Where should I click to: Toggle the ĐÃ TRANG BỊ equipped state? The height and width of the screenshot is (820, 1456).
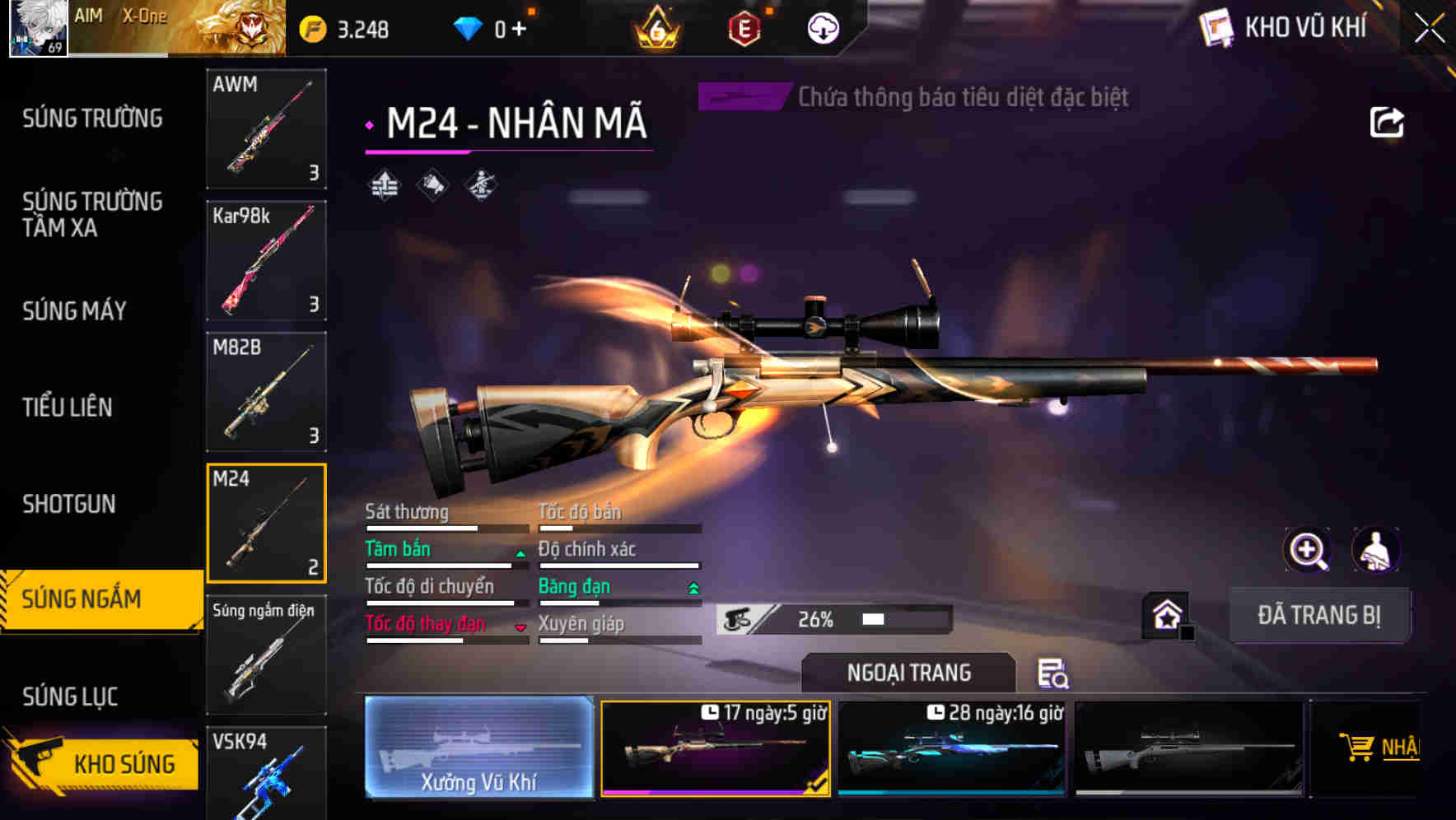point(1319,615)
